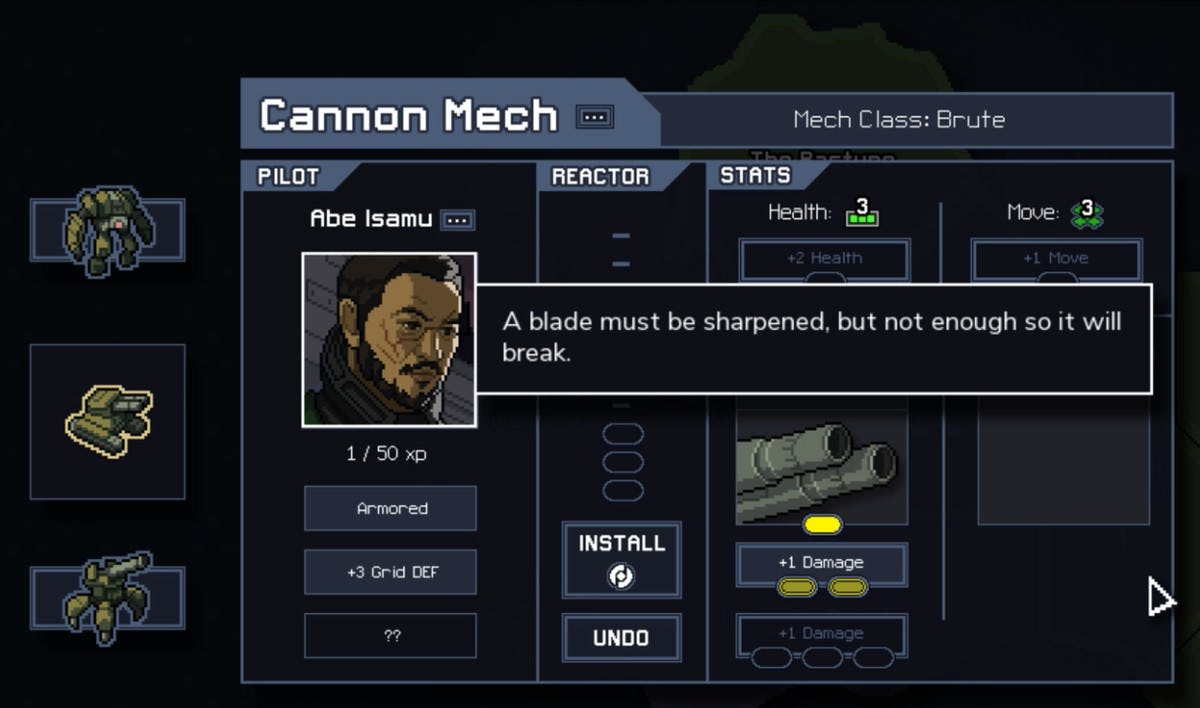Image resolution: width=1200 pixels, height=708 pixels.
Task: Select the +3 Grid DEF skill
Action: pos(391,572)
